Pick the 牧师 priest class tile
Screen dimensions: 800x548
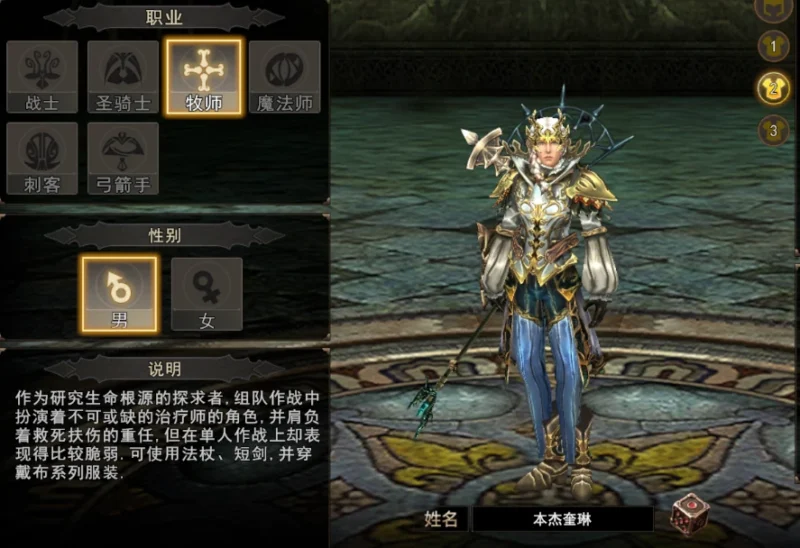tap(204, 77)
